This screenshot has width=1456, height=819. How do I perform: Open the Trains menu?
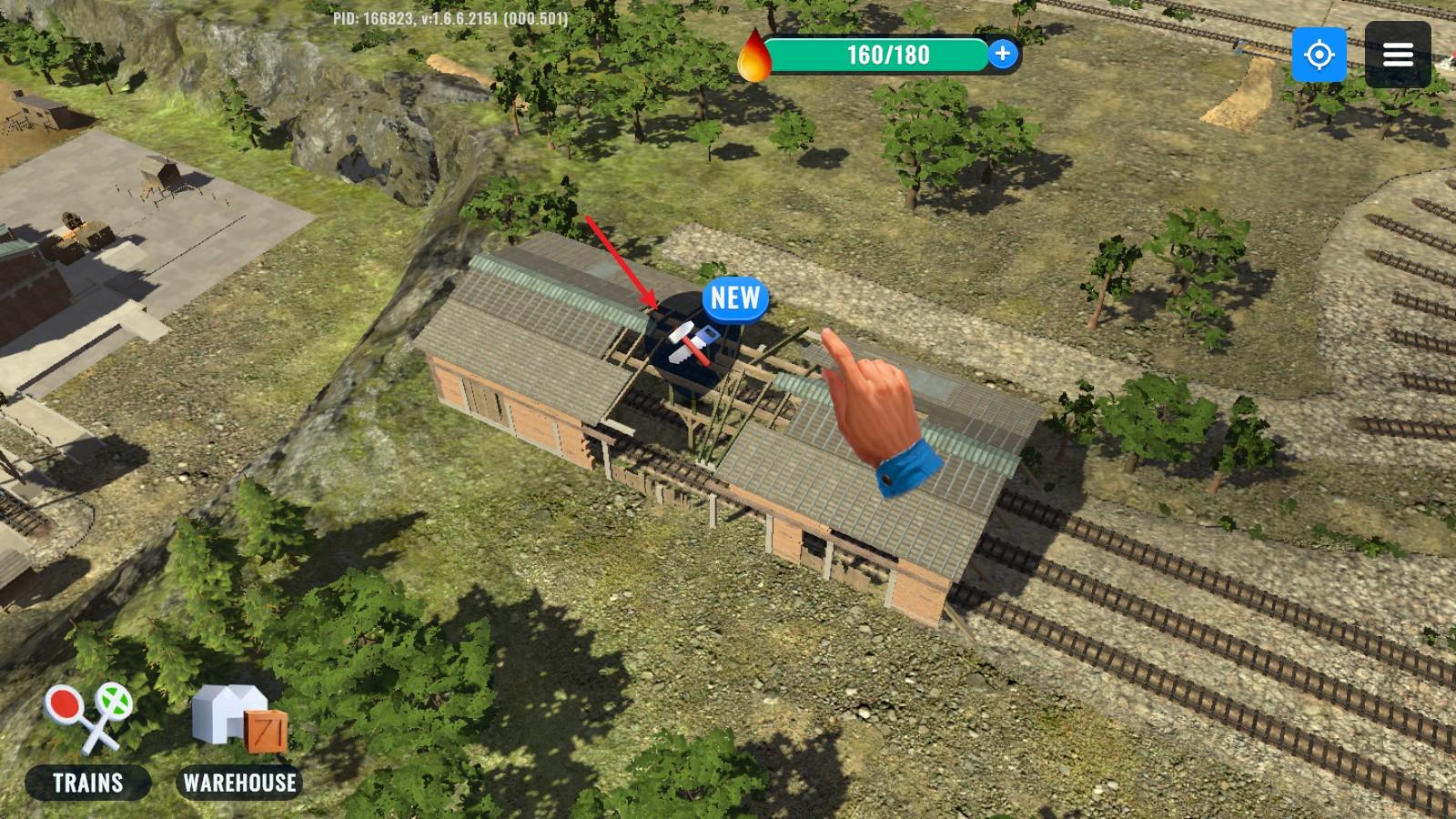click(88, 743)
